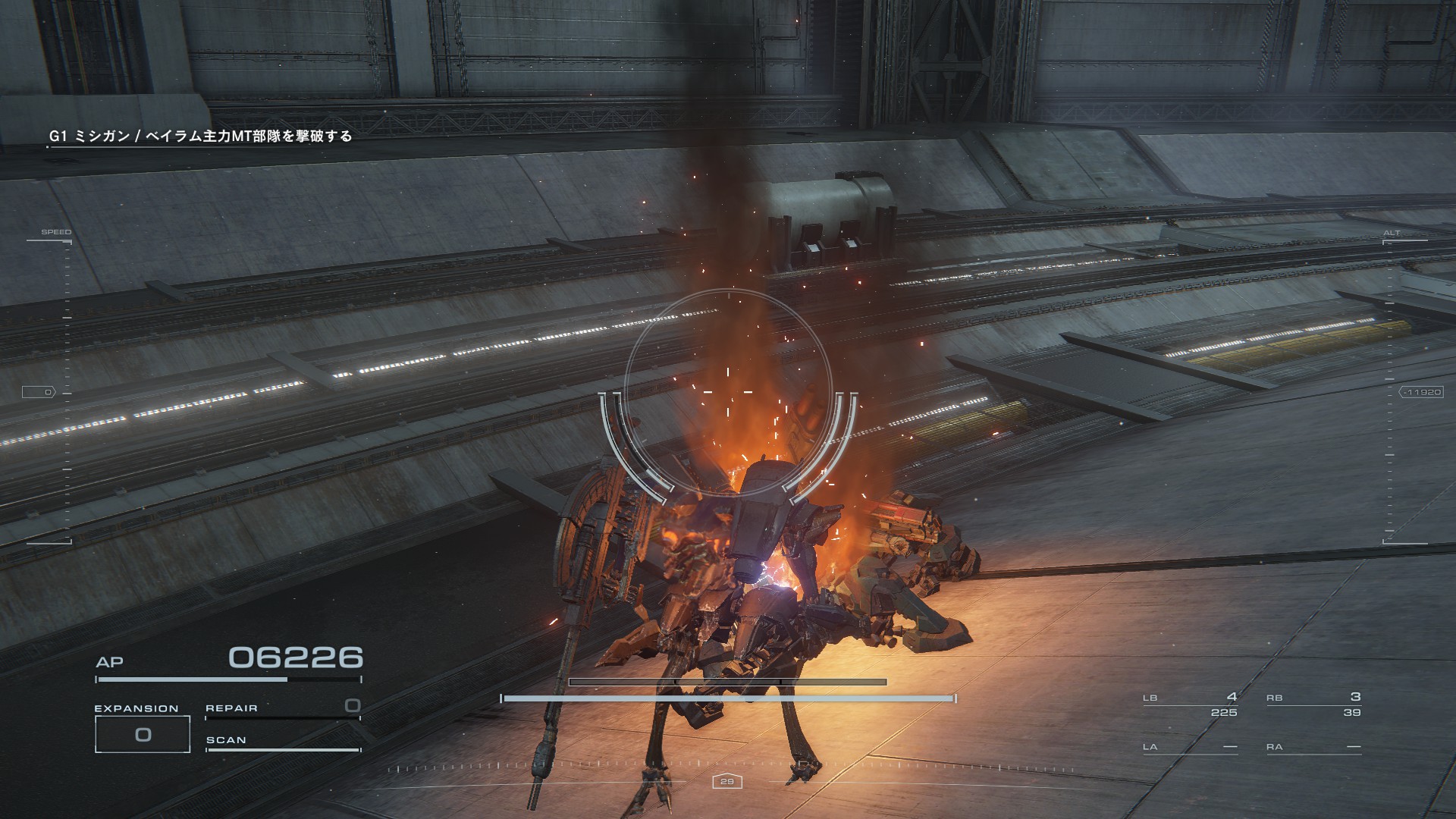Choose the empty LA left-arm slot

1190,747
